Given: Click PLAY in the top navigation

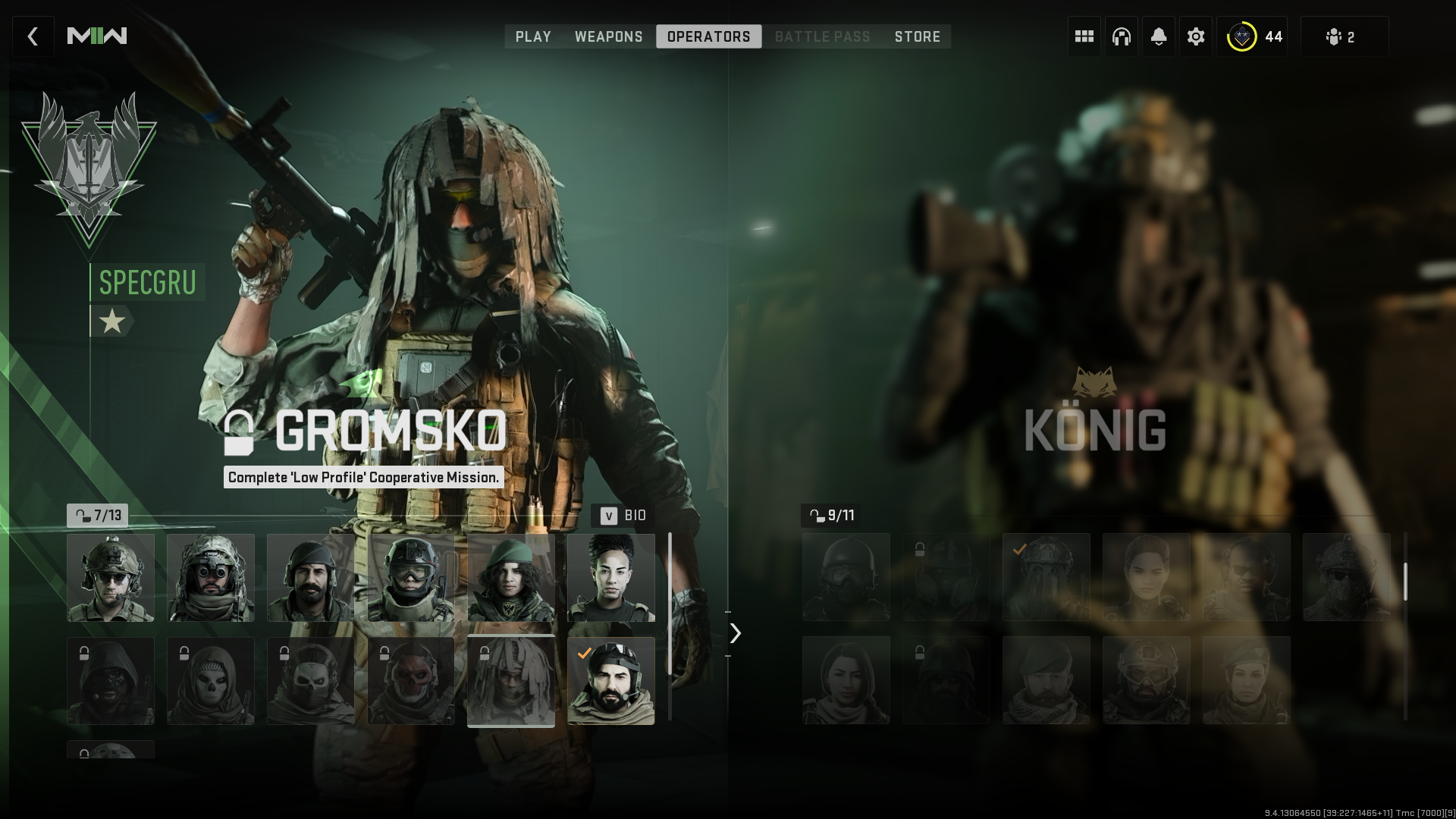Looking at the screenshot, I should click(533, 36).
